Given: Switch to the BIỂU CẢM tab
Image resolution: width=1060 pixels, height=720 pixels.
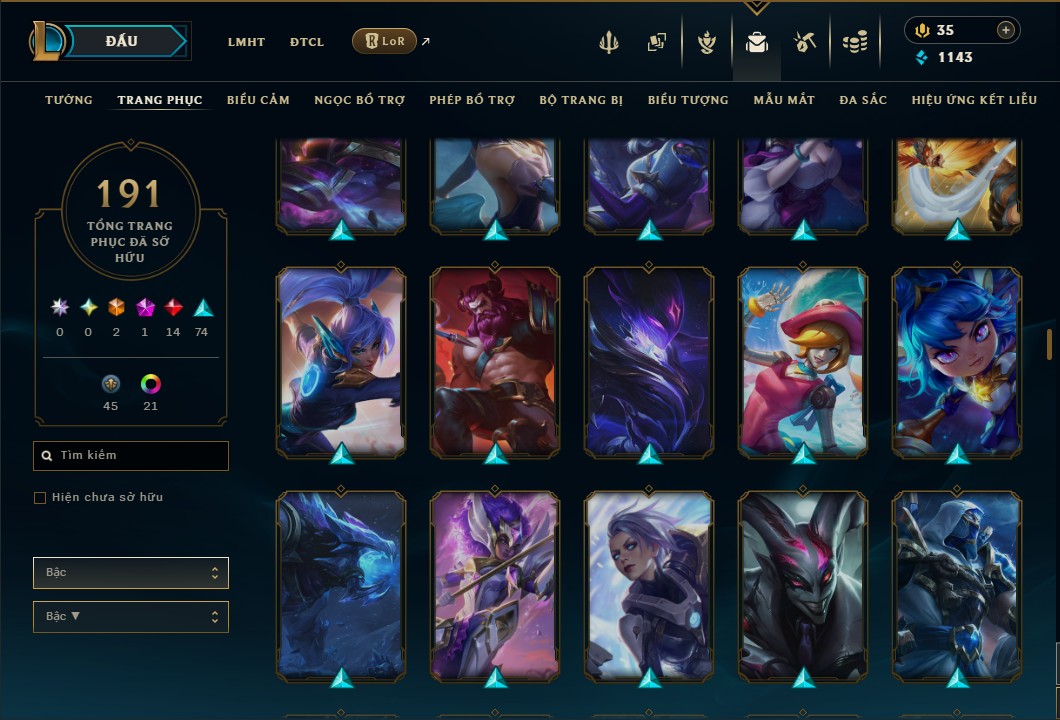Looking at the screenshot, I should tap(258, 100).
